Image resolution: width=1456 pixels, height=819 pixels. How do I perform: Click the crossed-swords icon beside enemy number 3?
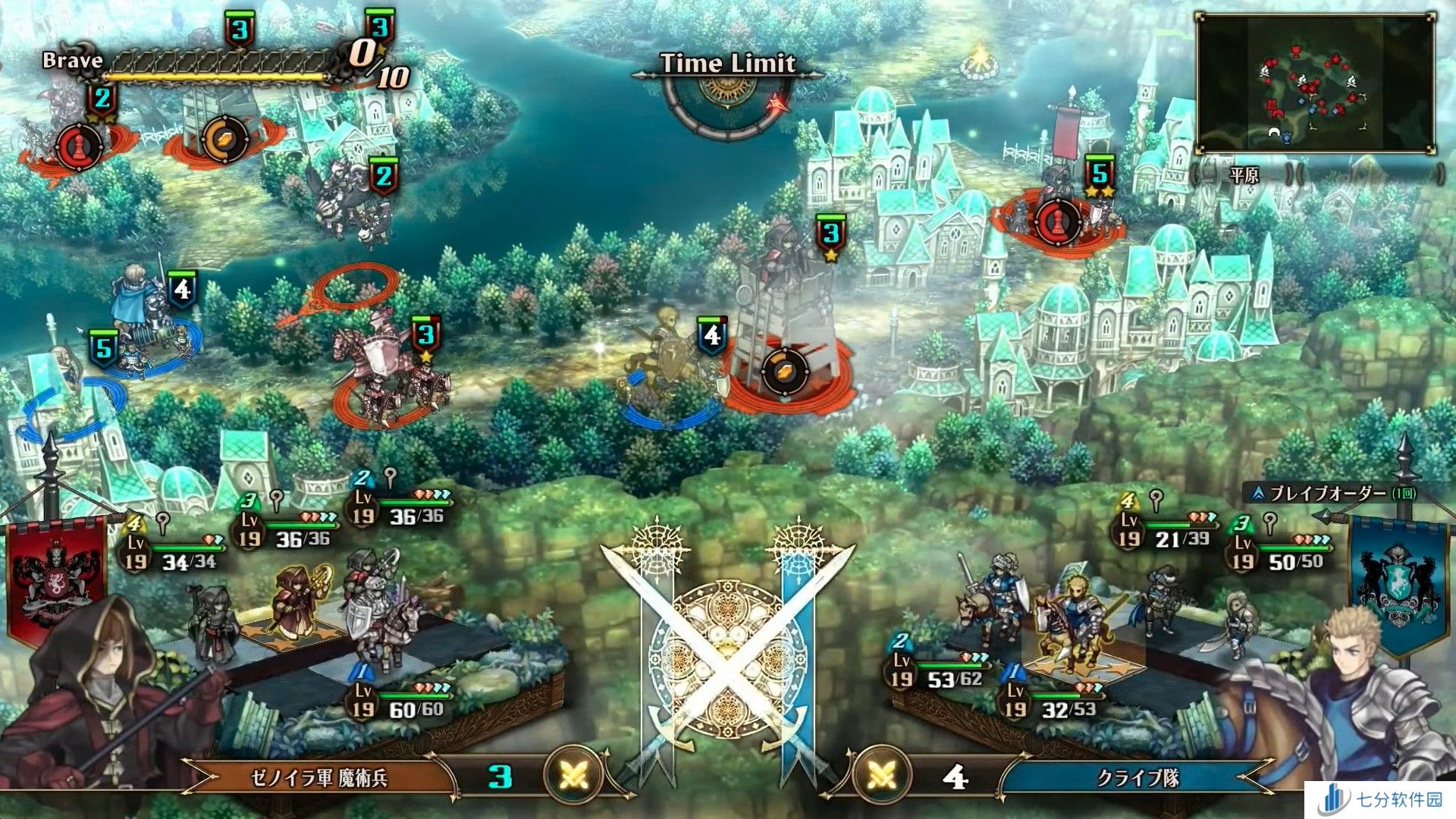(x=574, y=776)
